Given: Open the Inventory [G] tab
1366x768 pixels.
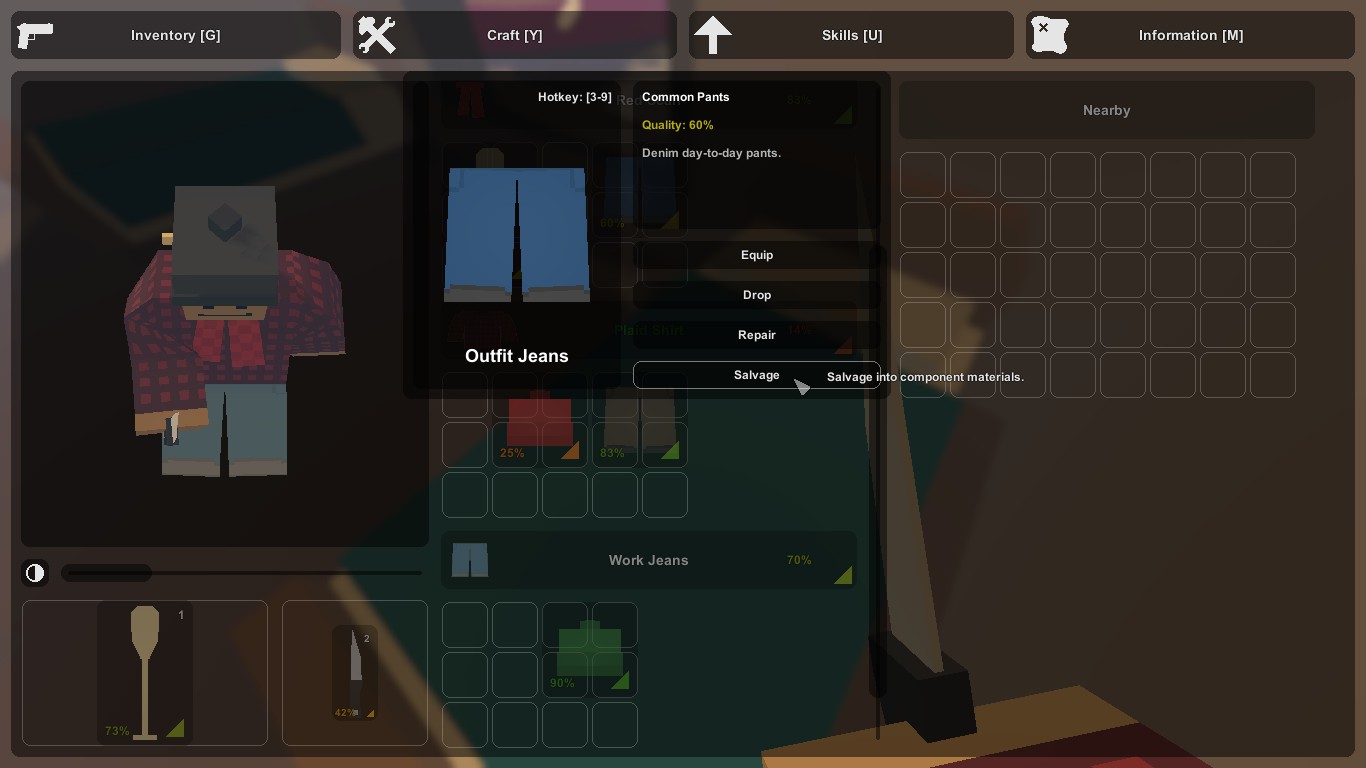Looking at the screenshot, I should [176, 35].
